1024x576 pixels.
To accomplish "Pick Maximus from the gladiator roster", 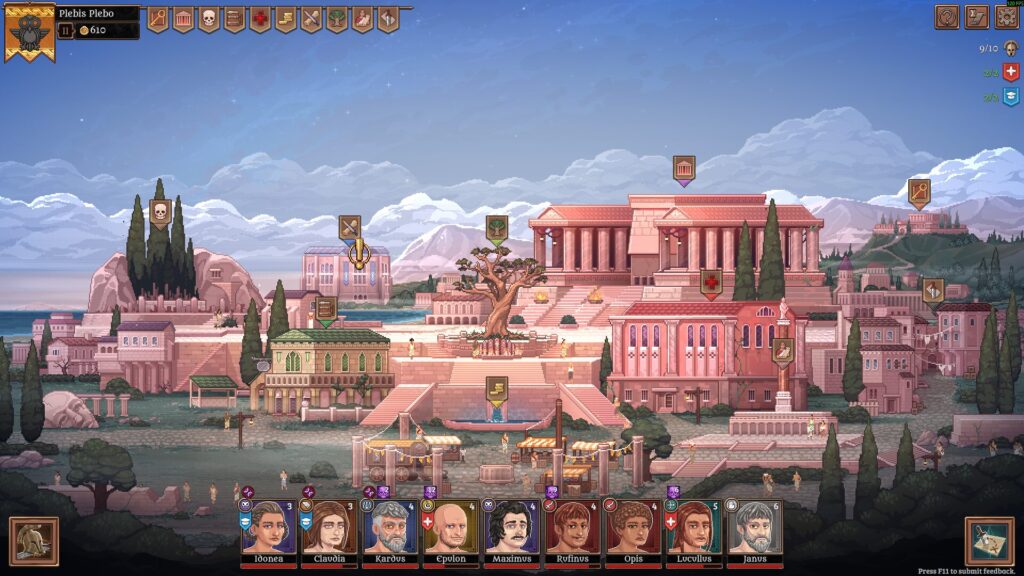I will click(x=511, y=527).
